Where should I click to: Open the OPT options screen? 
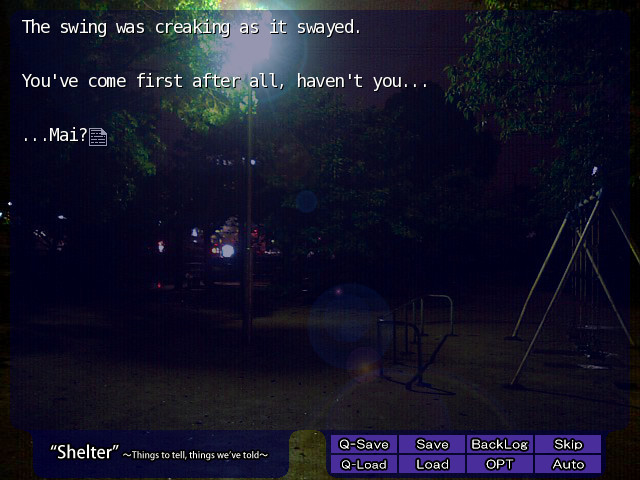point(499,464)
